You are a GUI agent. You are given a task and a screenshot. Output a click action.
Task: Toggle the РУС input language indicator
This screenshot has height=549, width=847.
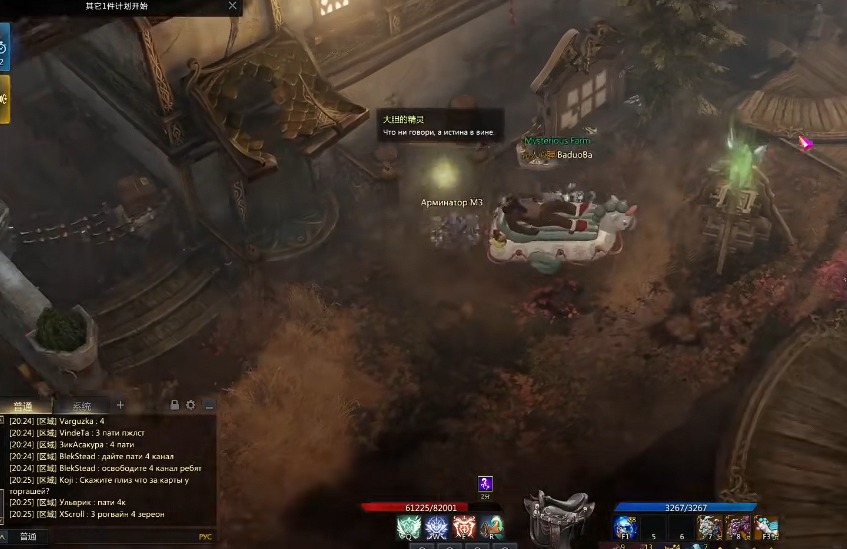[205, 537]
